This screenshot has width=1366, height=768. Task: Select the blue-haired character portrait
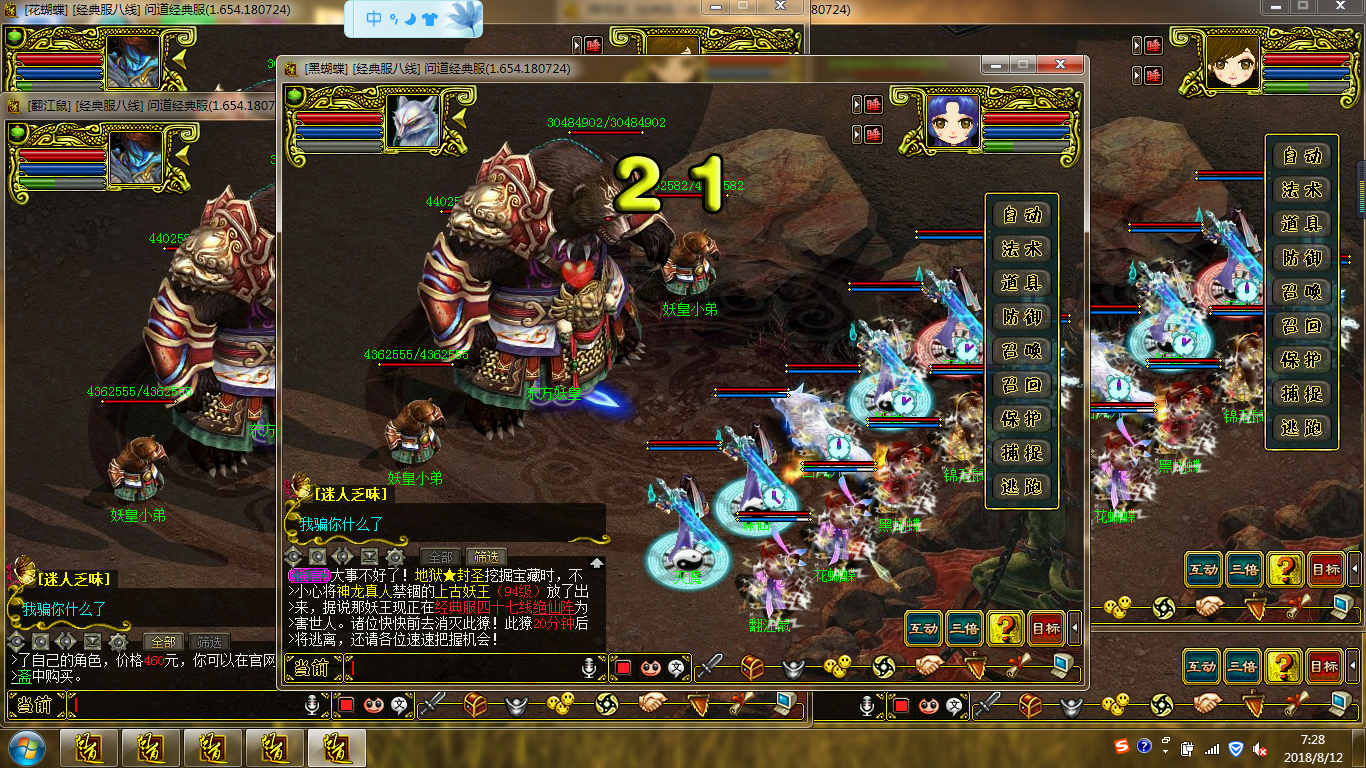pos(952,121)
